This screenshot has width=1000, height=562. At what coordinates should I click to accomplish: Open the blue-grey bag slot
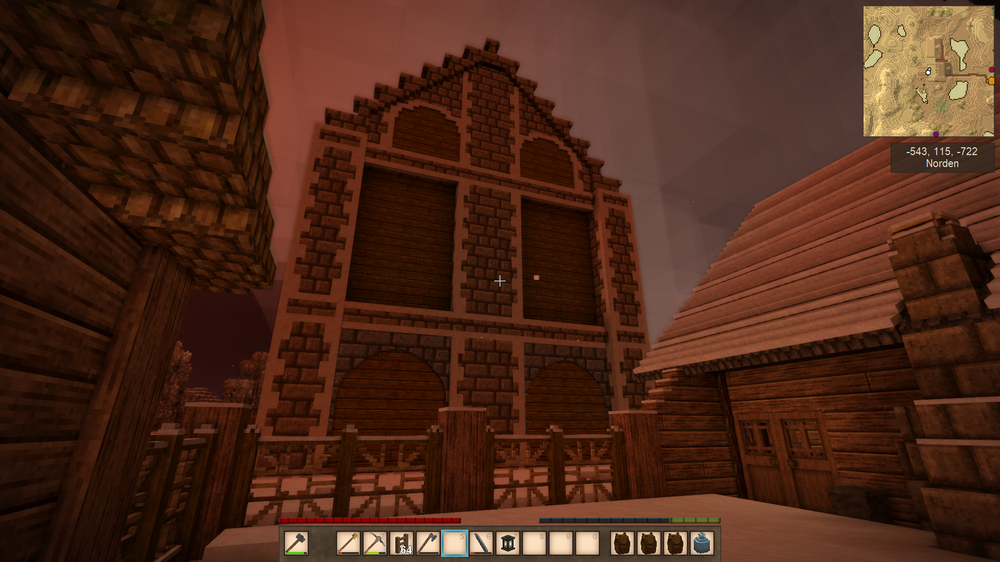pos(702,544)
